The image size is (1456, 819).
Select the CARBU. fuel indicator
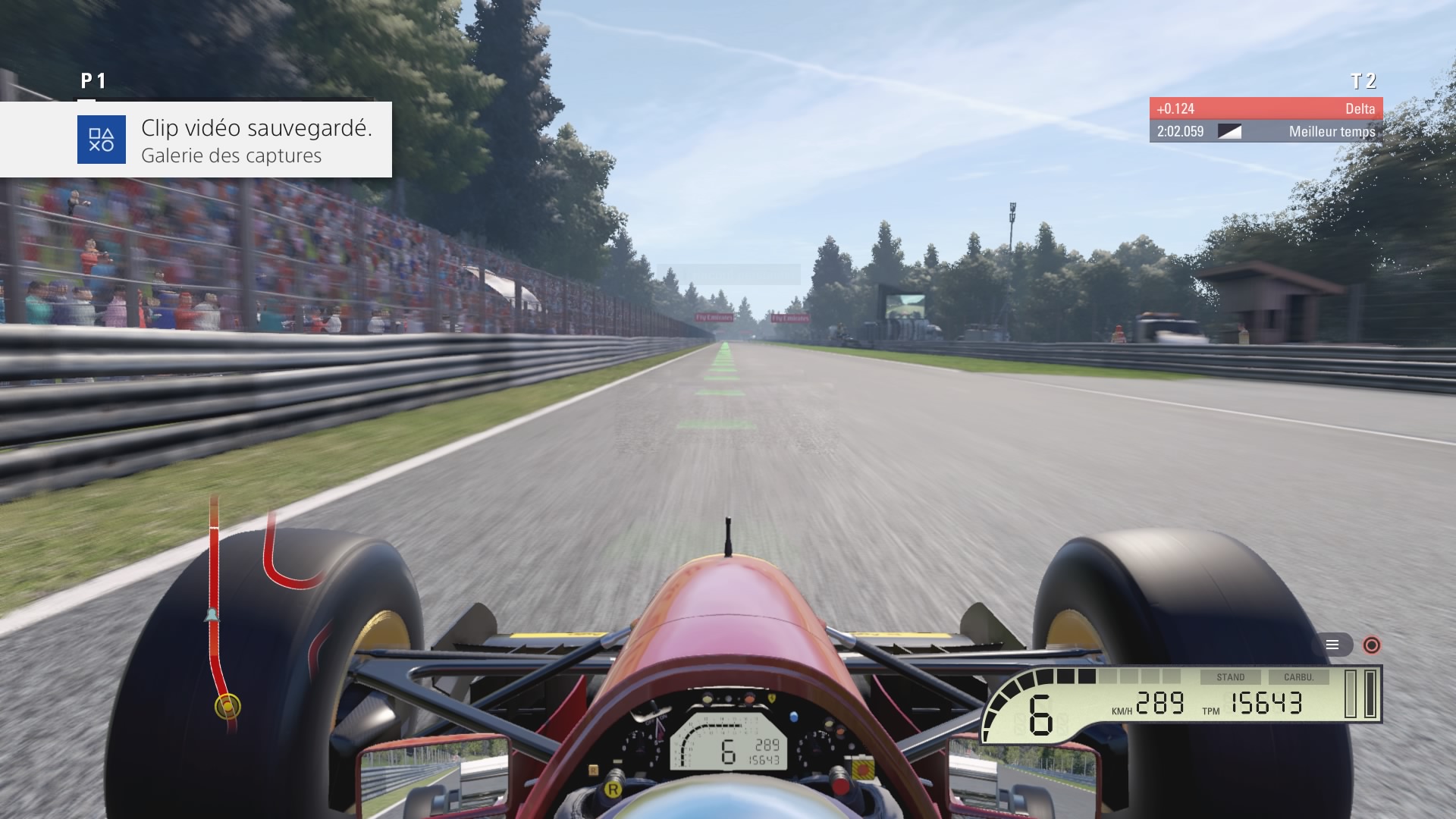[1299, 677]
